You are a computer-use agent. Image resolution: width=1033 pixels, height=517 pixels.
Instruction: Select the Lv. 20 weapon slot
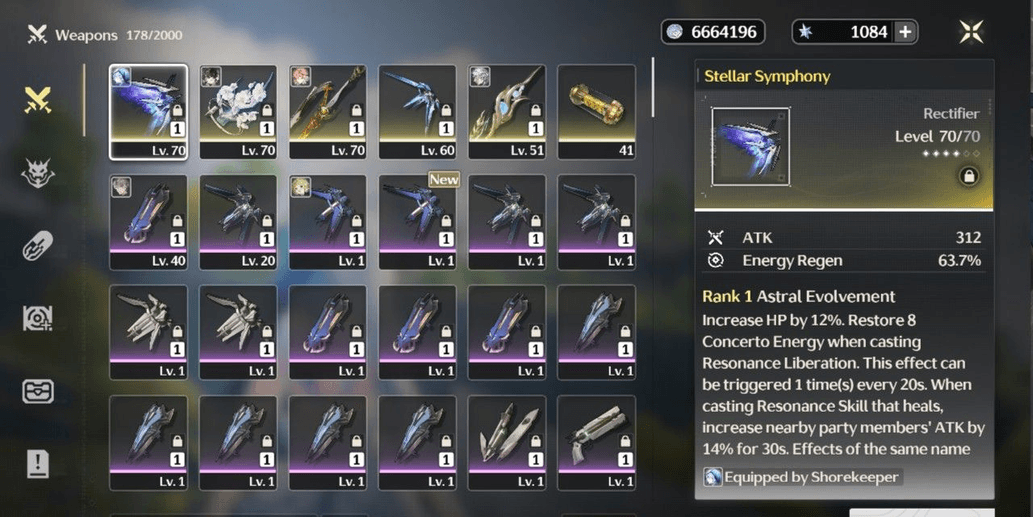238,222
